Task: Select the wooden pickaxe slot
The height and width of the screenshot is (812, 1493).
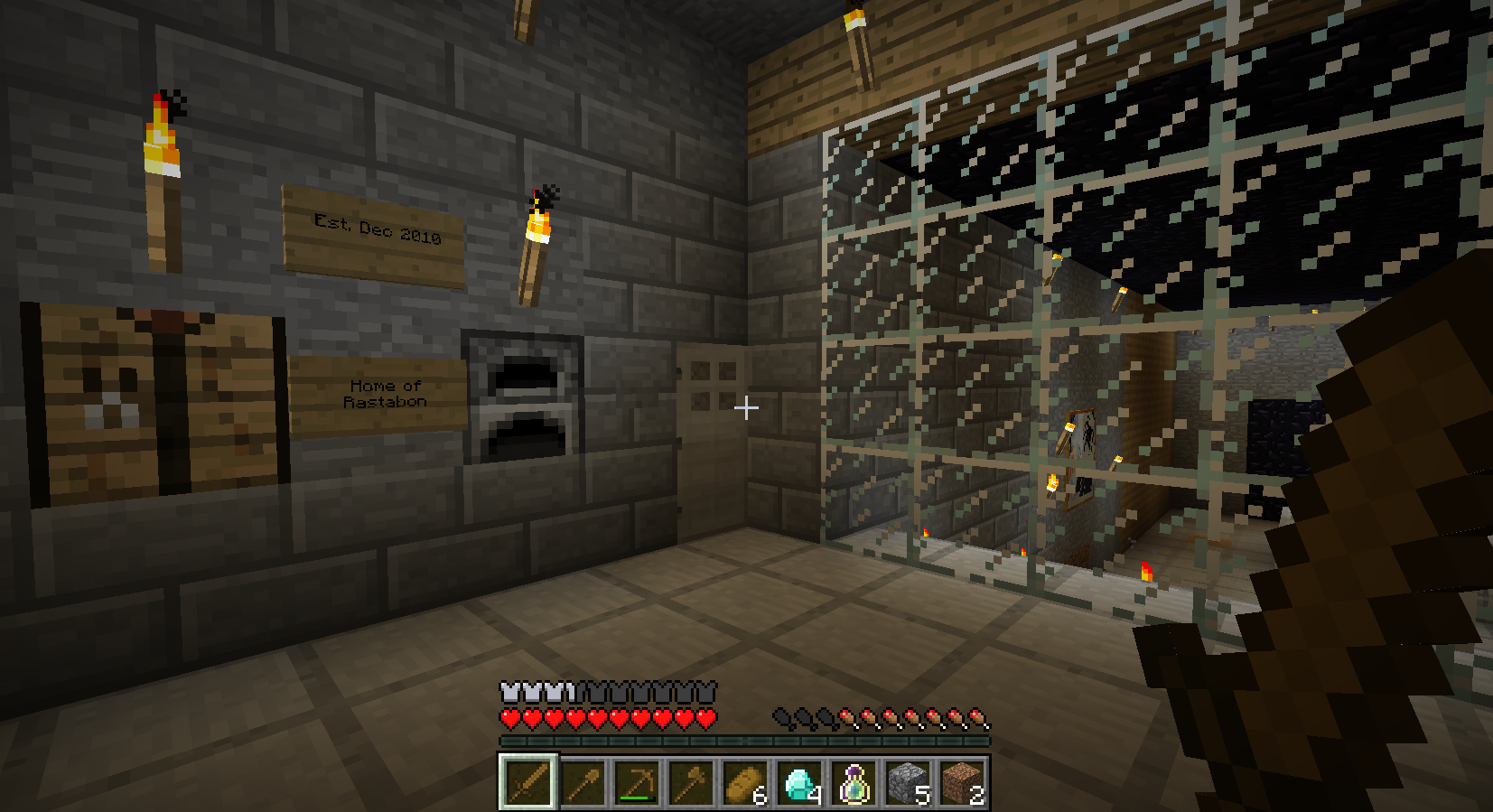Action: click(x=637, y=782)
